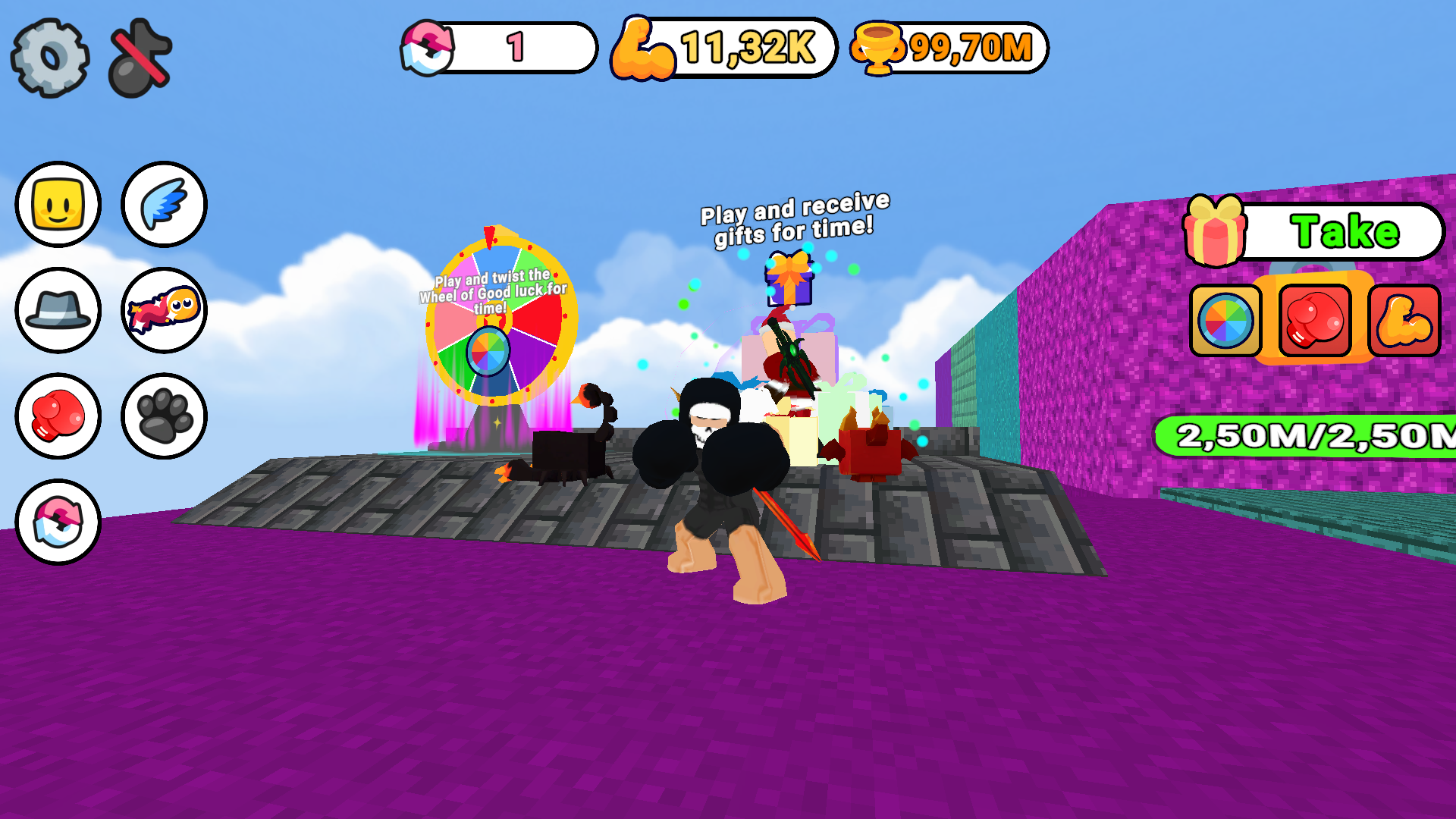The height and width of the screenshot is (819, 1456).
Task: Open the pink rebirth menu
Action: pos(58,522)
